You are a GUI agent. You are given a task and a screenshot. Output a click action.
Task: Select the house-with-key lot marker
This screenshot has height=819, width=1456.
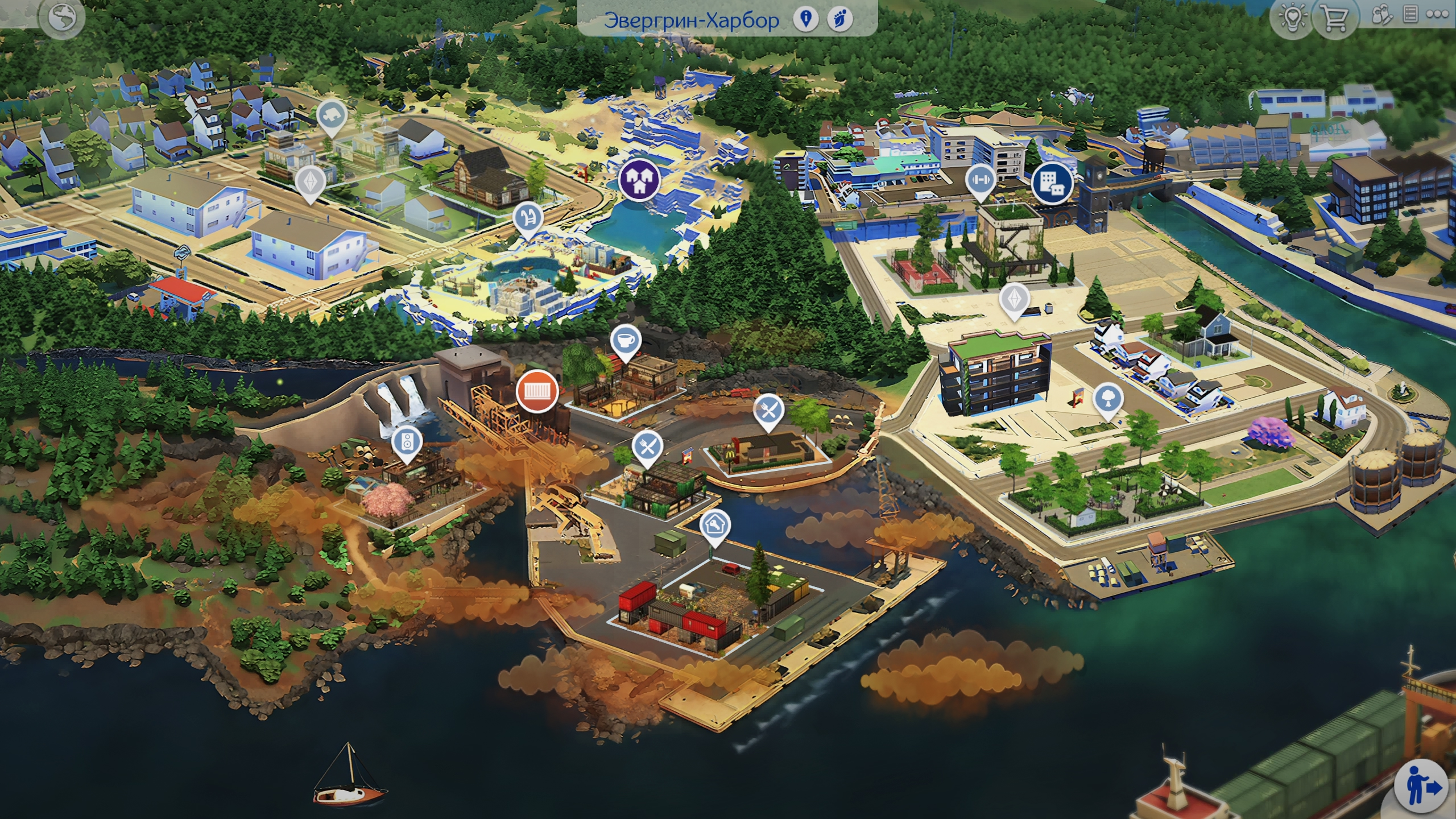tap(714, 524)
